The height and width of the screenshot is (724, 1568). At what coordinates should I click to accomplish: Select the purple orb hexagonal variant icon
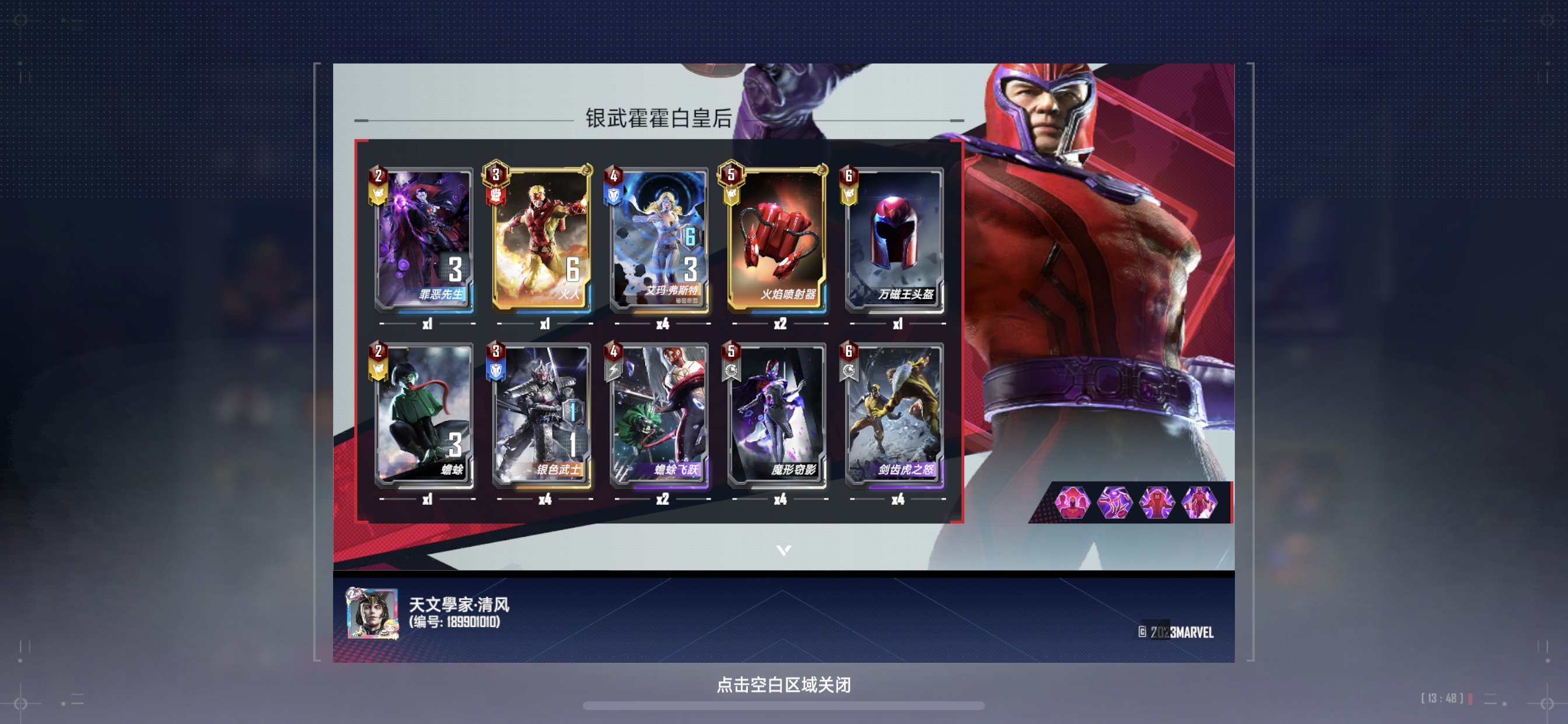click(1115, 504)
